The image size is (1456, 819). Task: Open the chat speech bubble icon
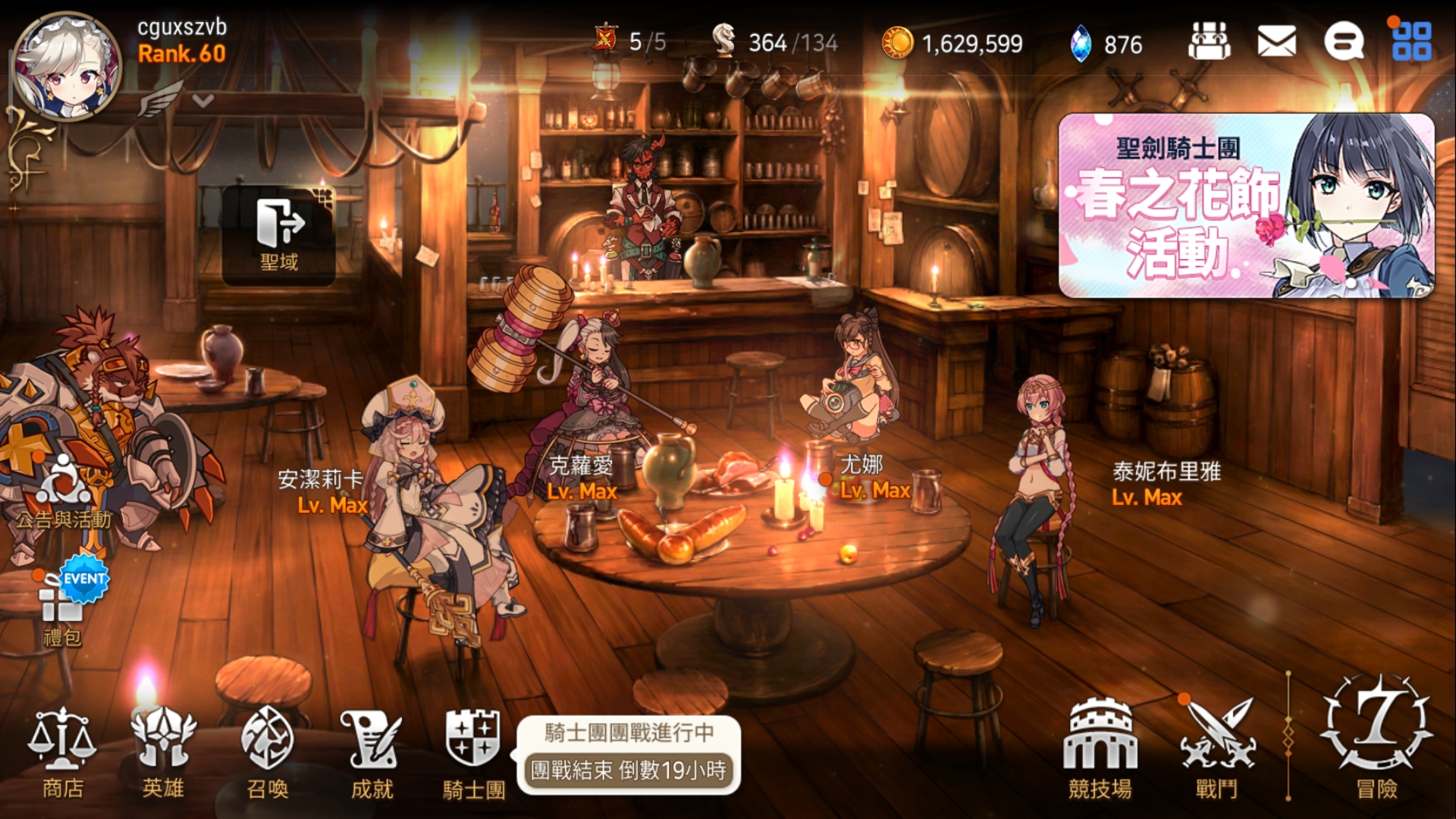(1343, 41)
